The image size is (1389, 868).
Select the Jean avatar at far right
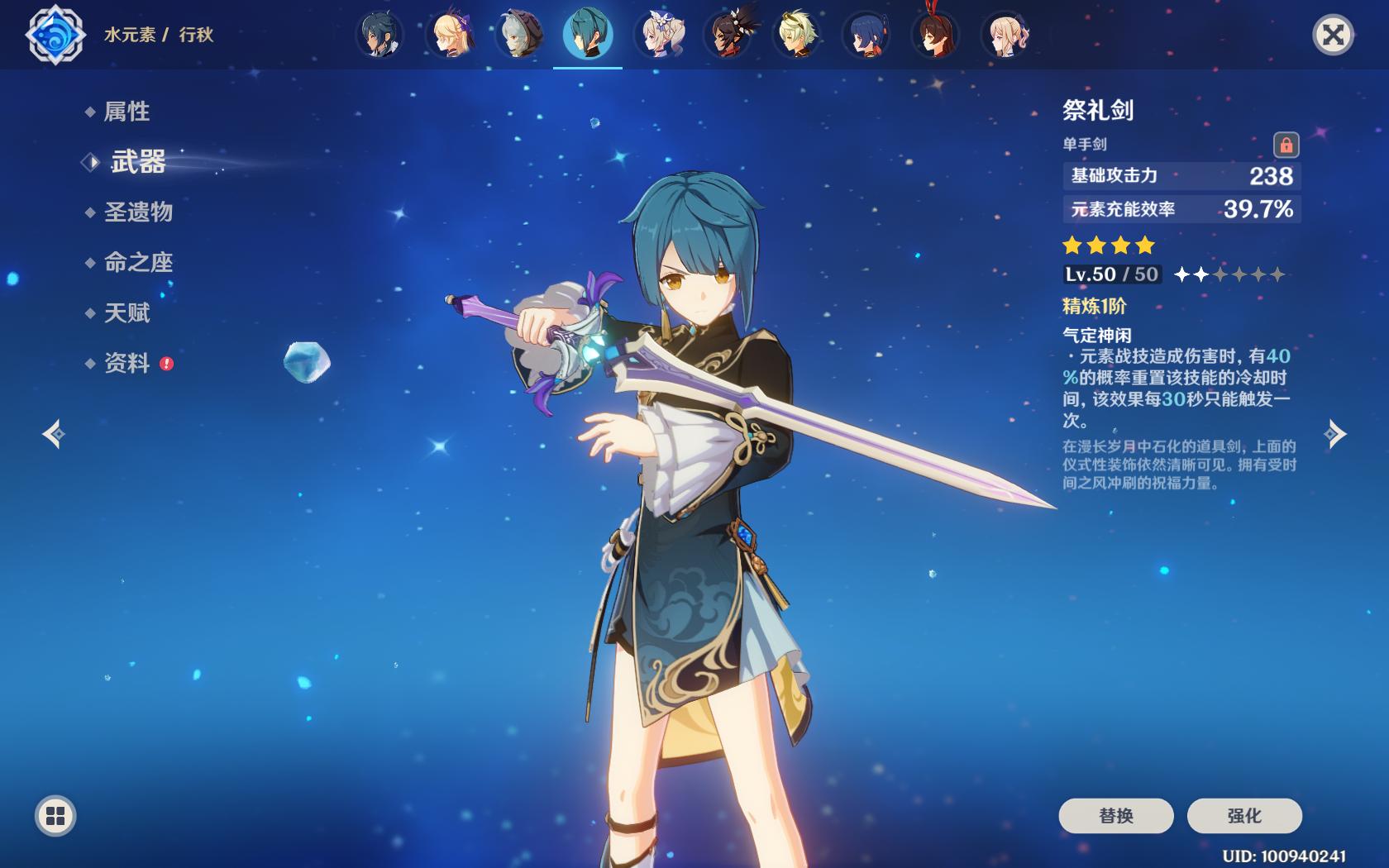pyautogui.click(x=1007, y=35)
